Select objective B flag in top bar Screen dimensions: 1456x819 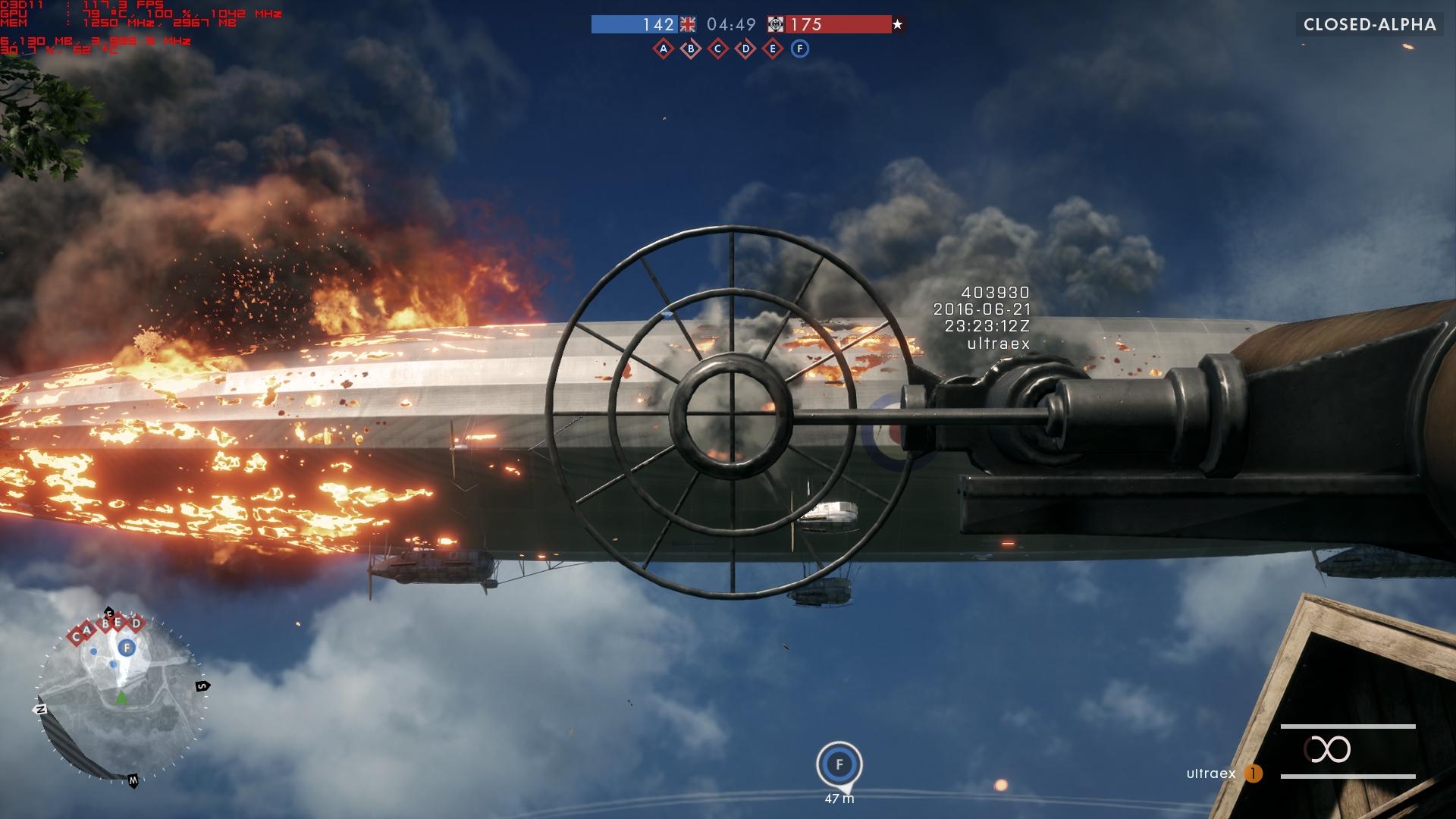pos(691,49)
